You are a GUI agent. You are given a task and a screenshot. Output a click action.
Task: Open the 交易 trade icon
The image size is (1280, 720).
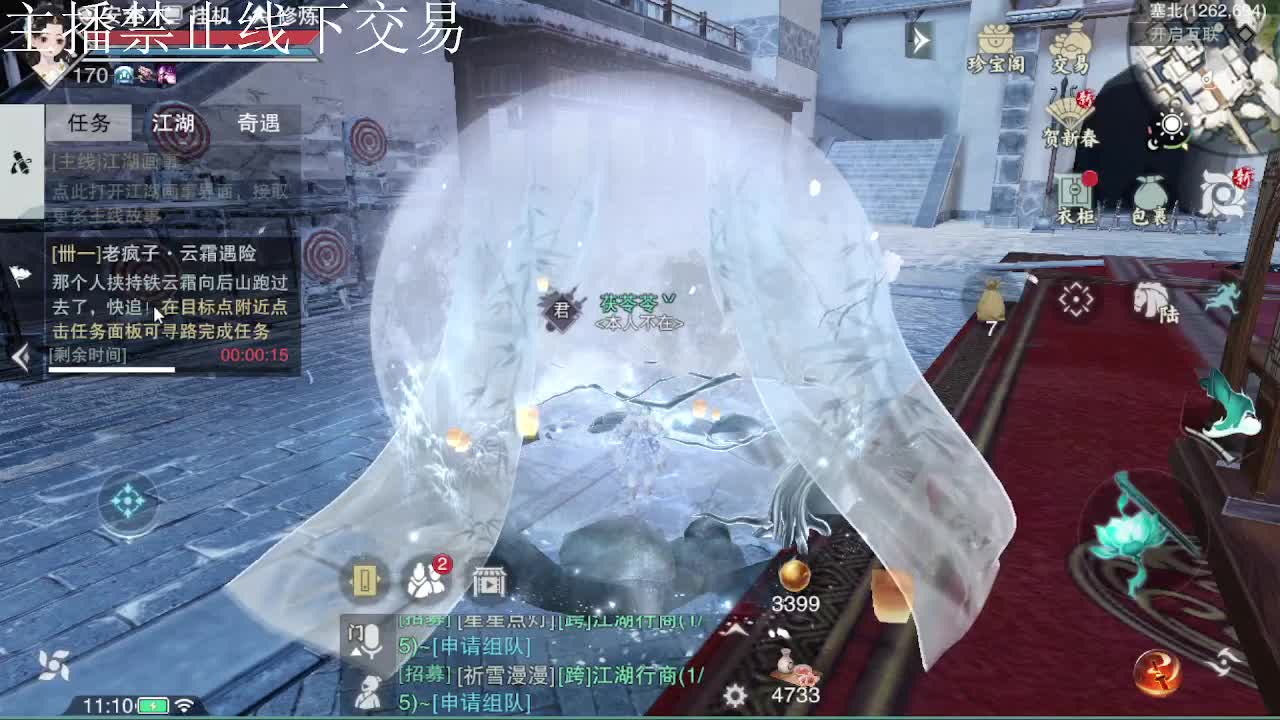[x=1072, y=38]
